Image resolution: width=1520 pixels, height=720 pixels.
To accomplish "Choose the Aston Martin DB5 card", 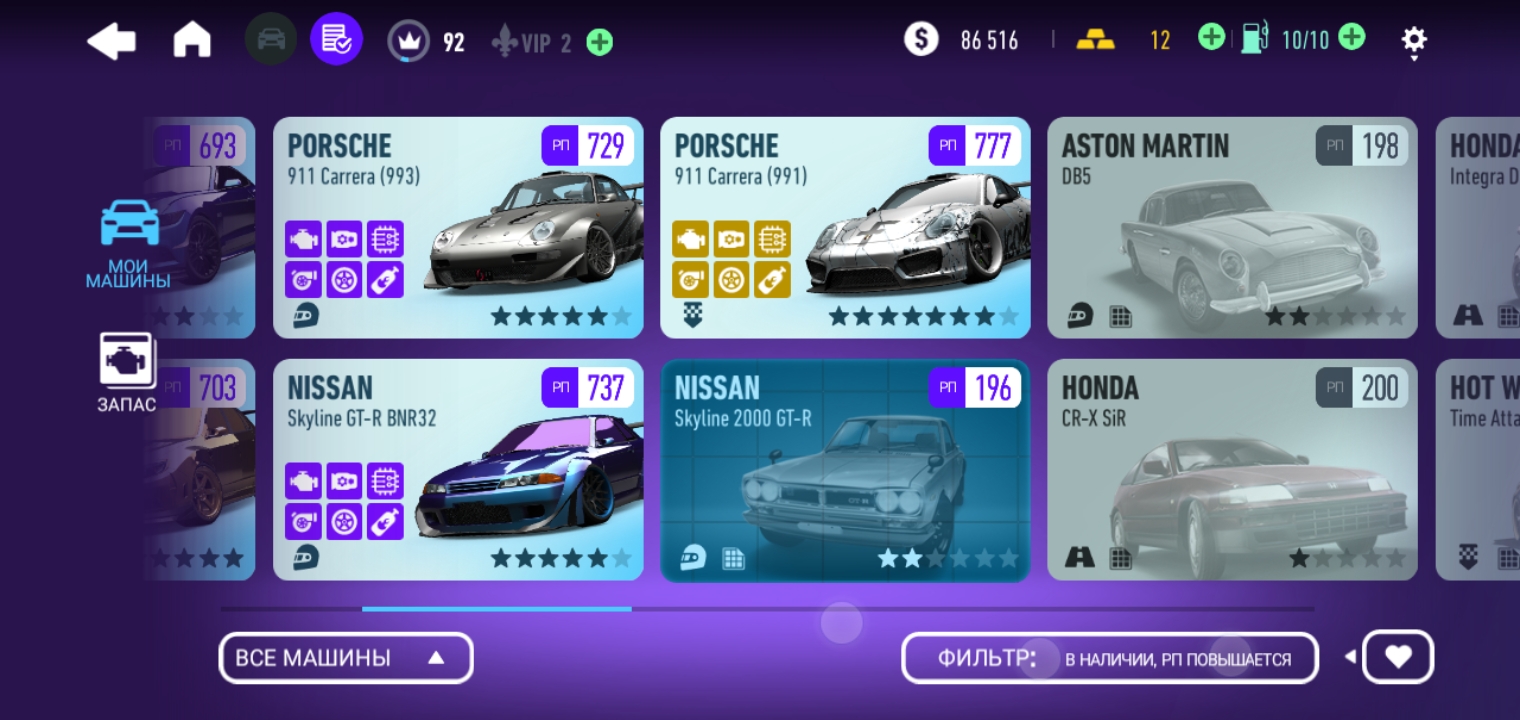I will point(1232,228).
